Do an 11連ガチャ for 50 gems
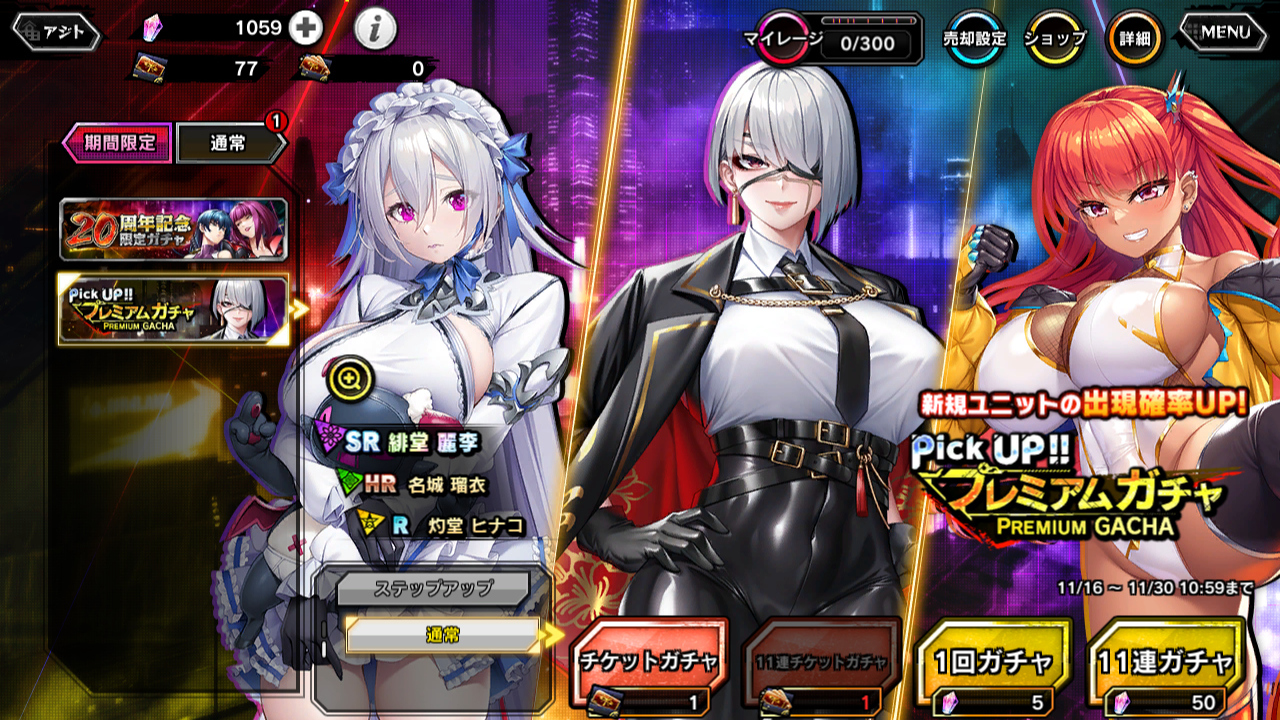 coord(1167,665)
